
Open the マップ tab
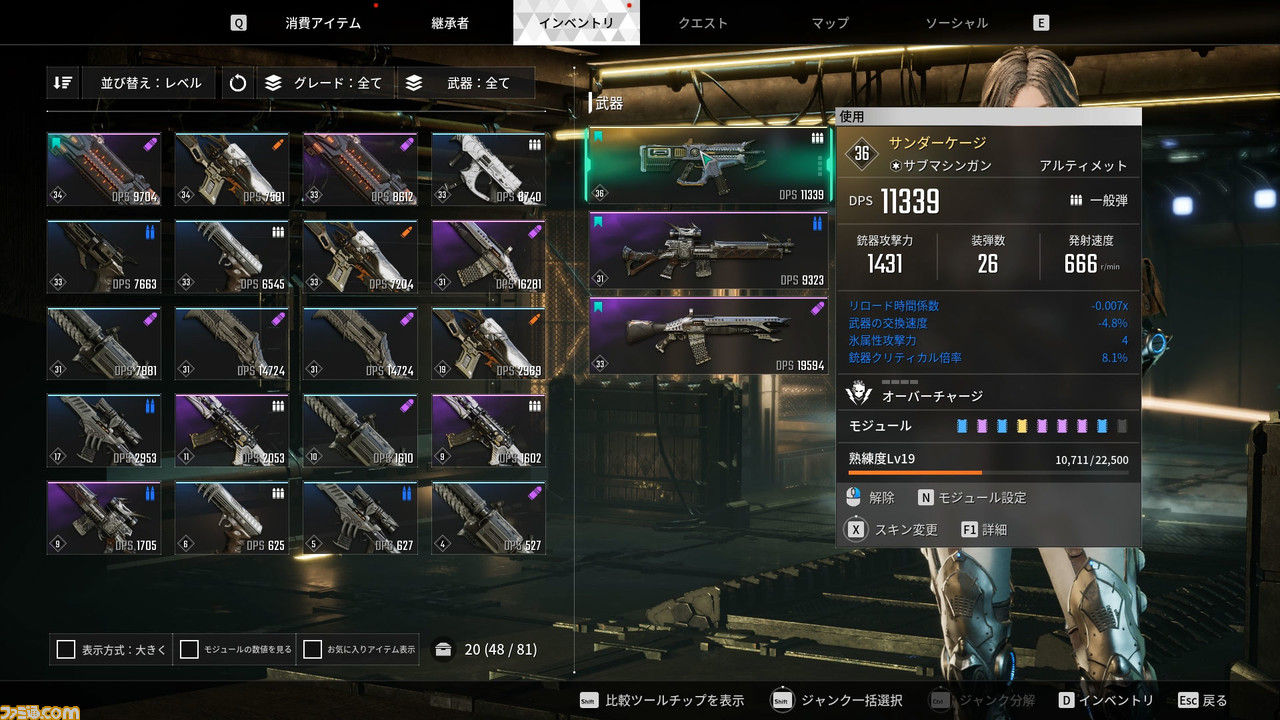830,23
